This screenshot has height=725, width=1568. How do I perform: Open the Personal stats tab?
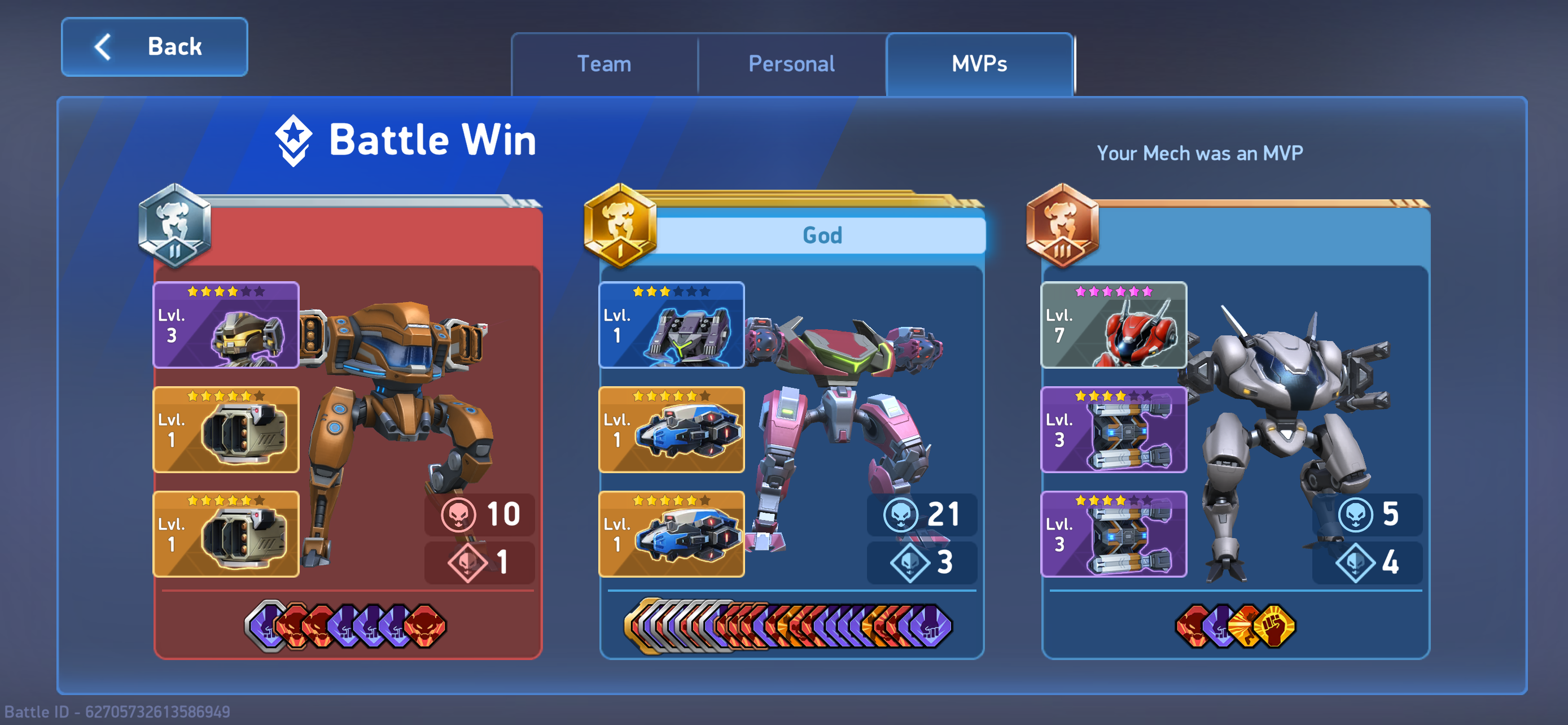[x=791, y=64]
